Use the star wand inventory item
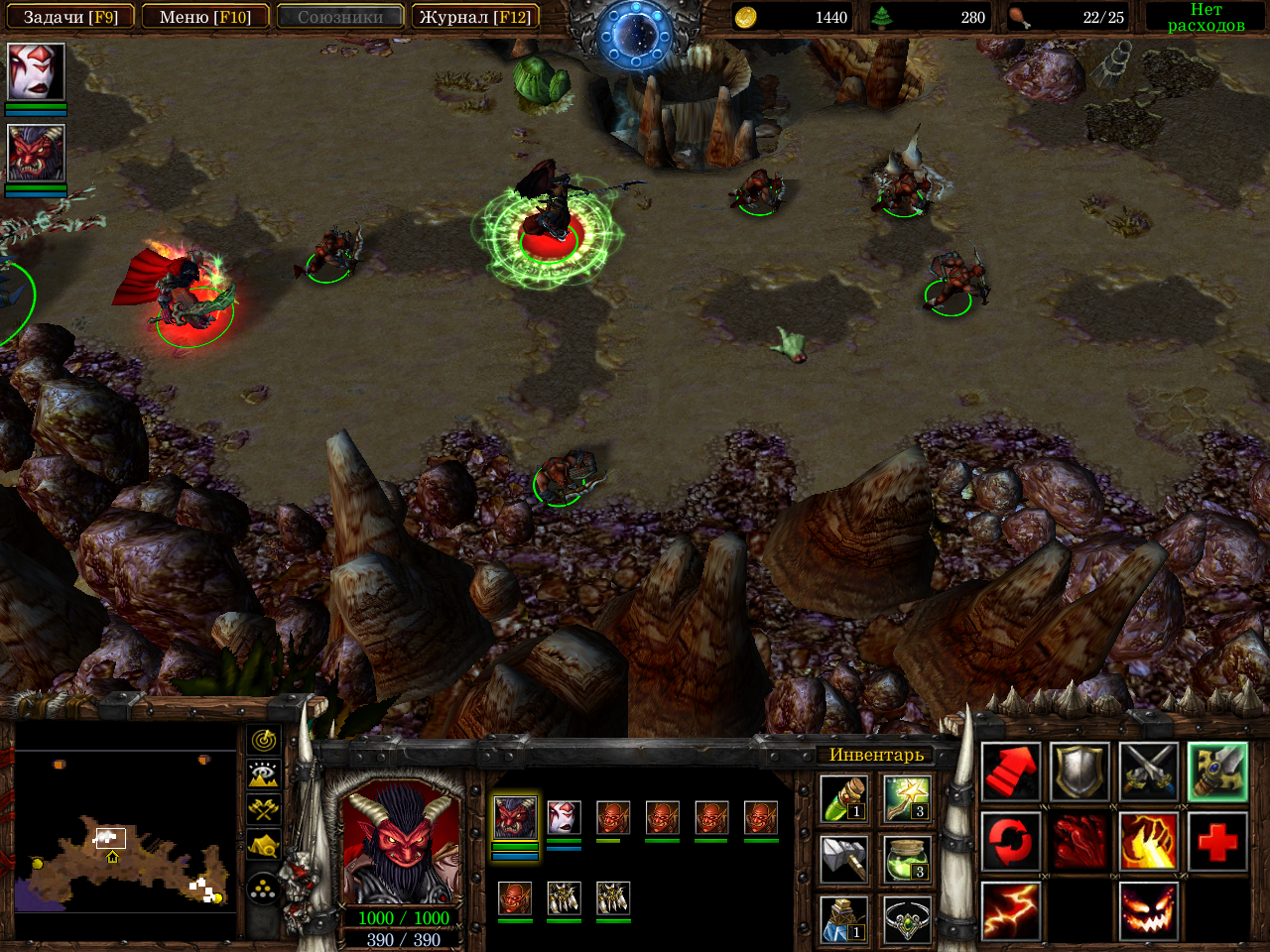1270x952 pixels. point(907,799)
